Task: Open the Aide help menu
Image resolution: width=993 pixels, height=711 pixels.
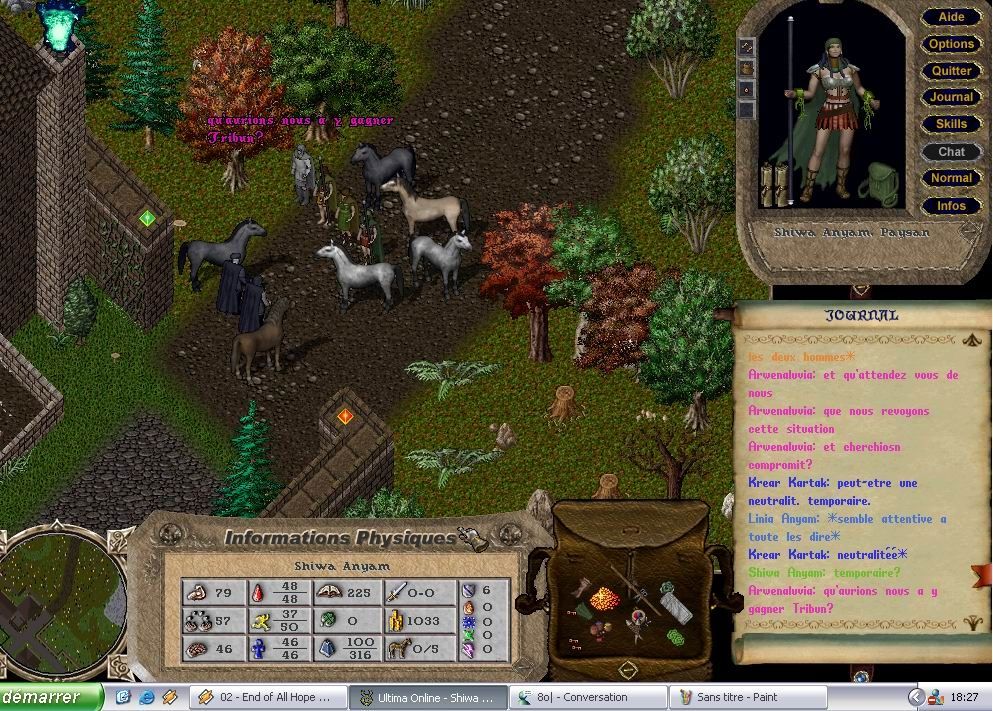Action: pyautogui.click(x=951, y=17)
